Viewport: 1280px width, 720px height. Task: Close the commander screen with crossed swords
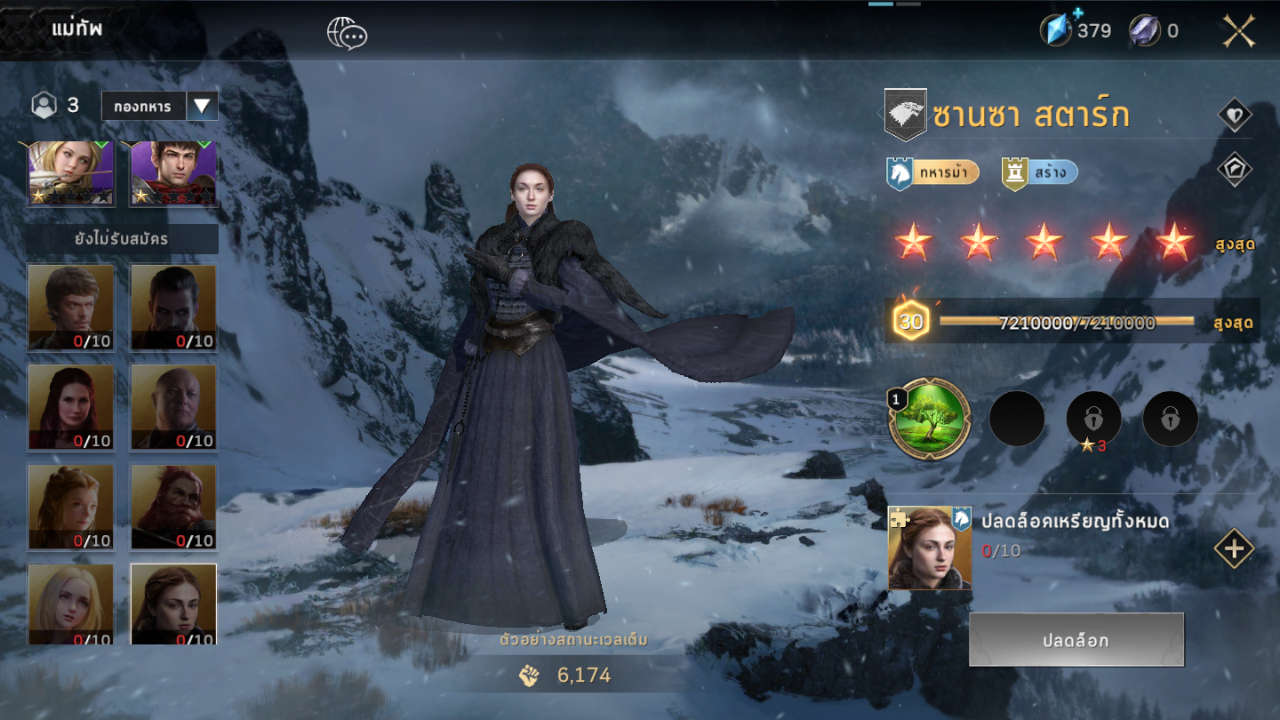1238,31
